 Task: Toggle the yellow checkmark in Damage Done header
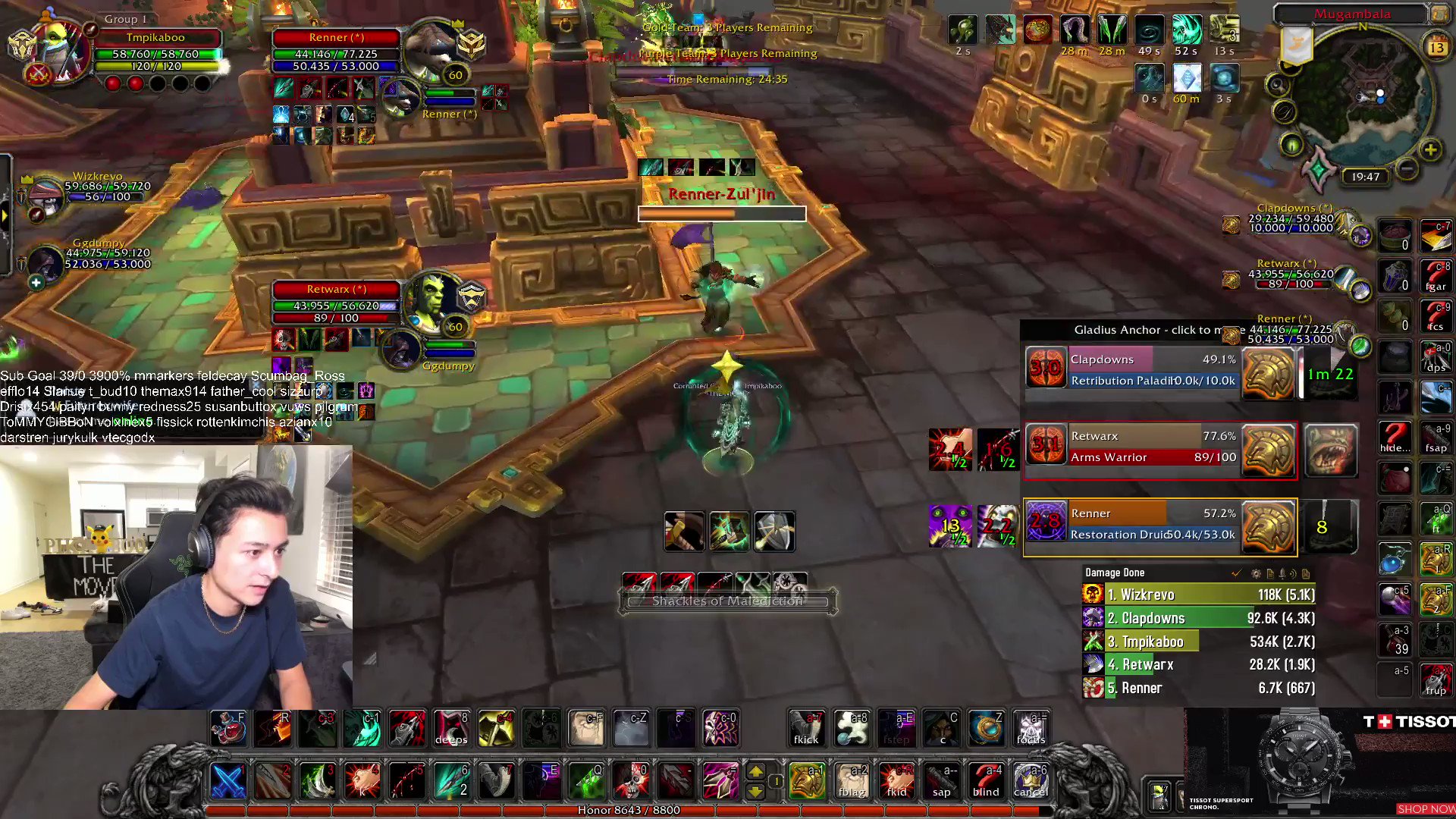(1237, 574)
